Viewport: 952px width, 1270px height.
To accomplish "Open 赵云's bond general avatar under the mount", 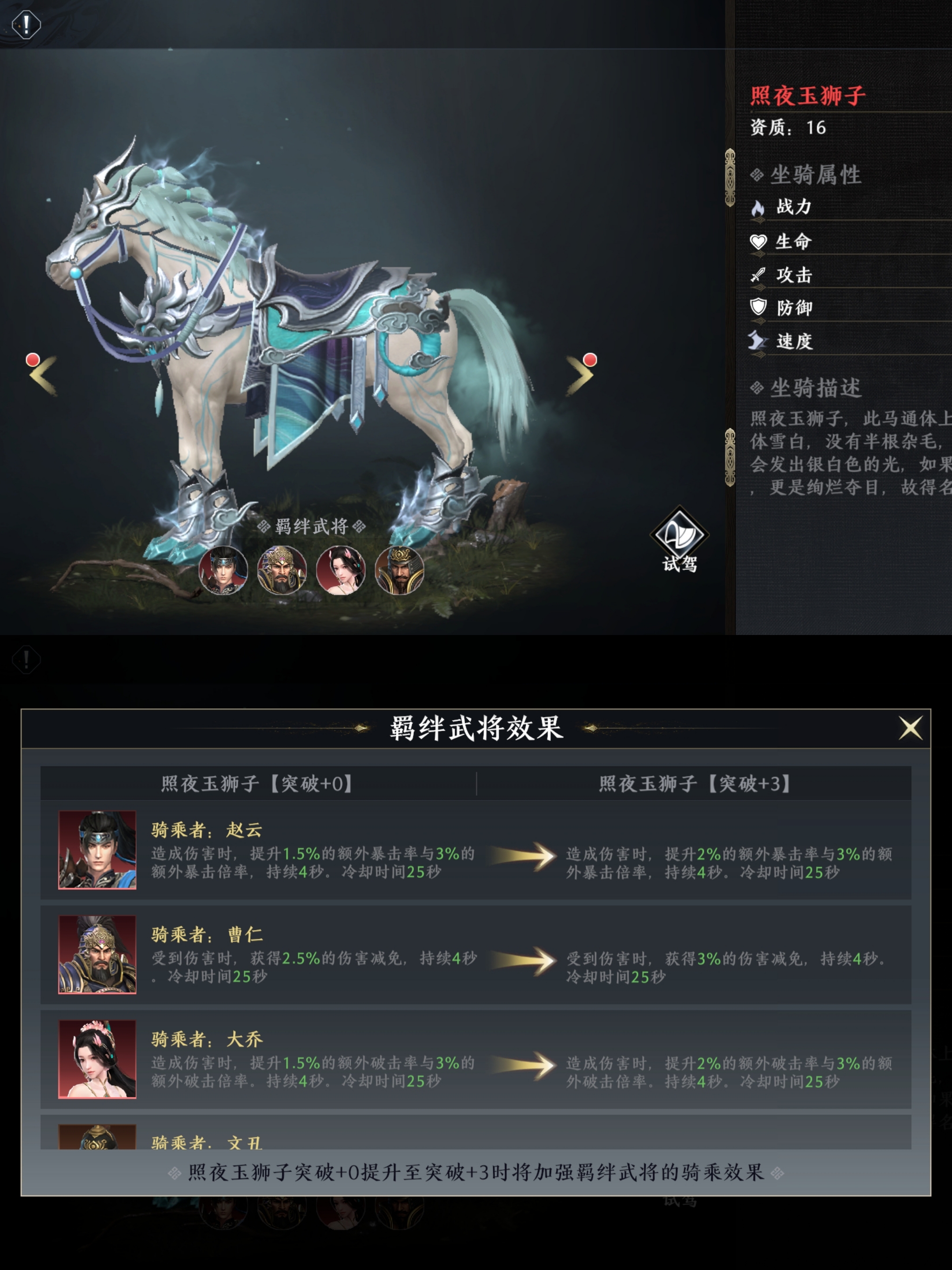I will coord(223,570).
